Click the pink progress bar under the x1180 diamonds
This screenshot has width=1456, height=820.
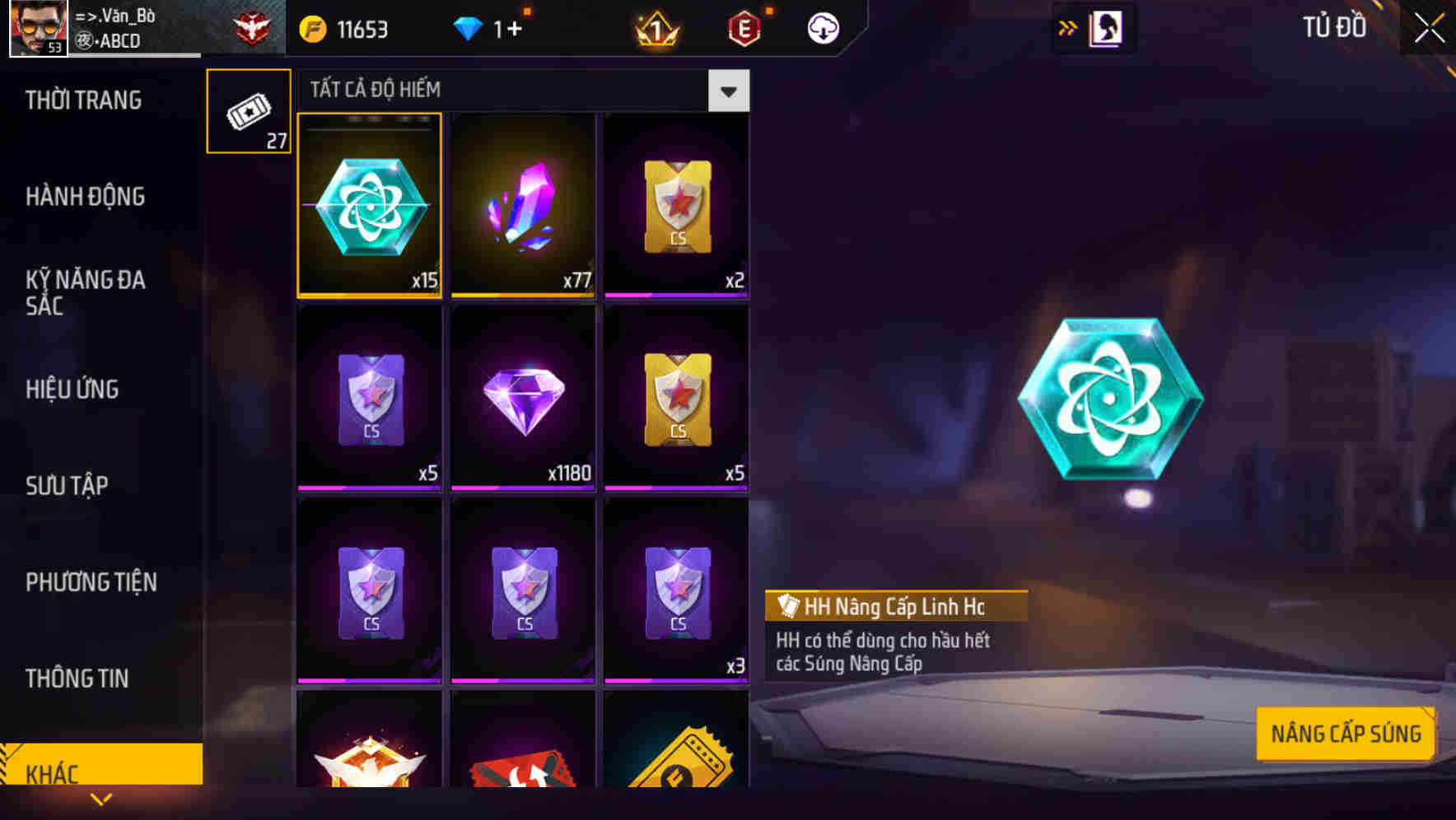tap(524, 488)
